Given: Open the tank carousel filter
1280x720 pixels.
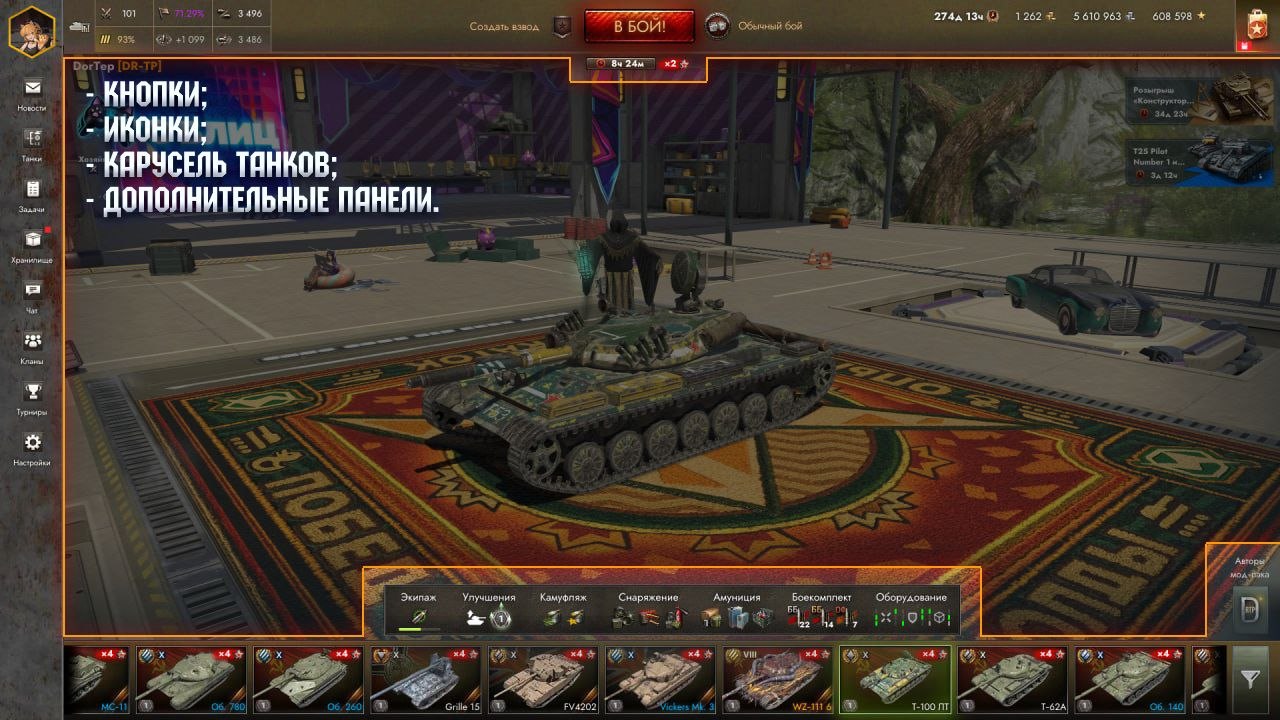Looking at the screenshot, I should tap(1250, 679).
